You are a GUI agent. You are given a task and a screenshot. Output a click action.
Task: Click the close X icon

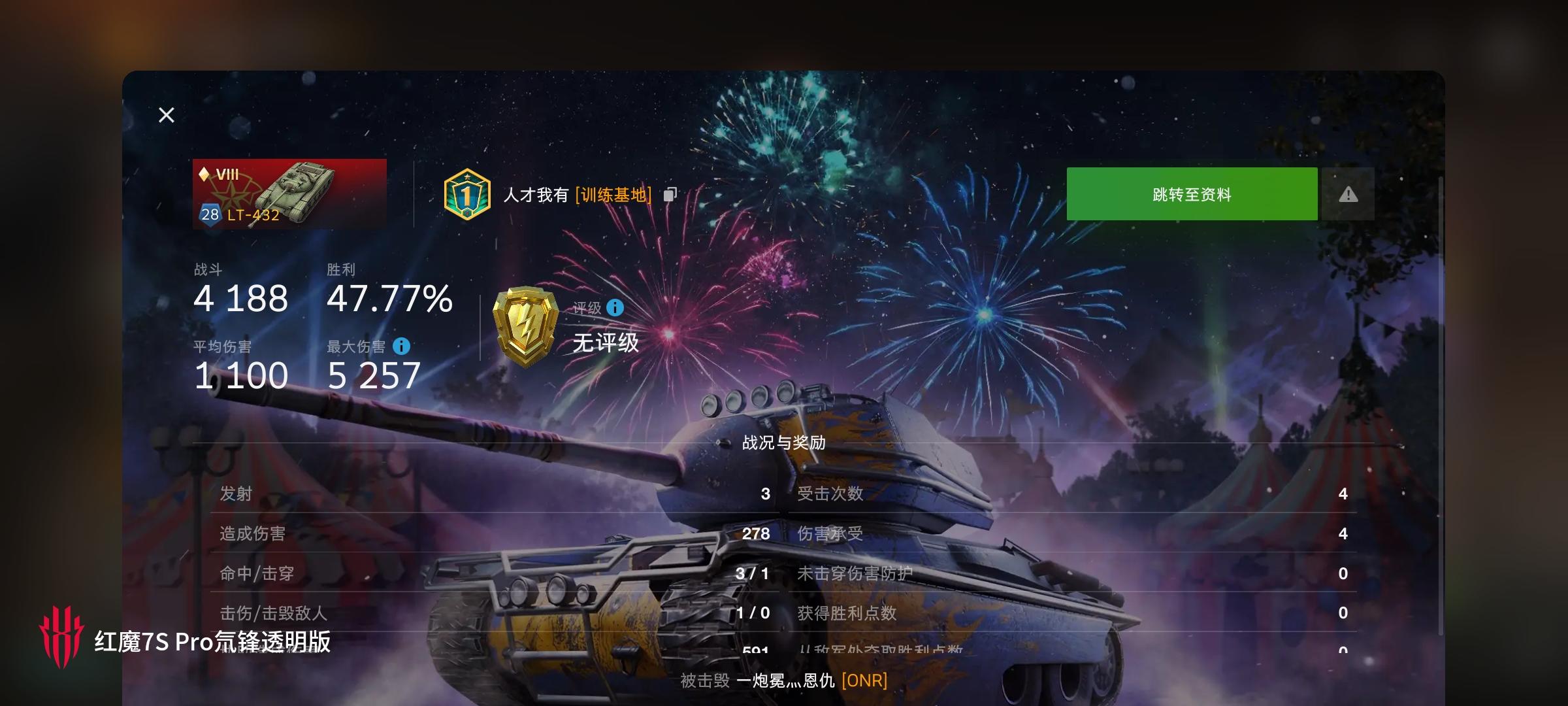[166, 114]
